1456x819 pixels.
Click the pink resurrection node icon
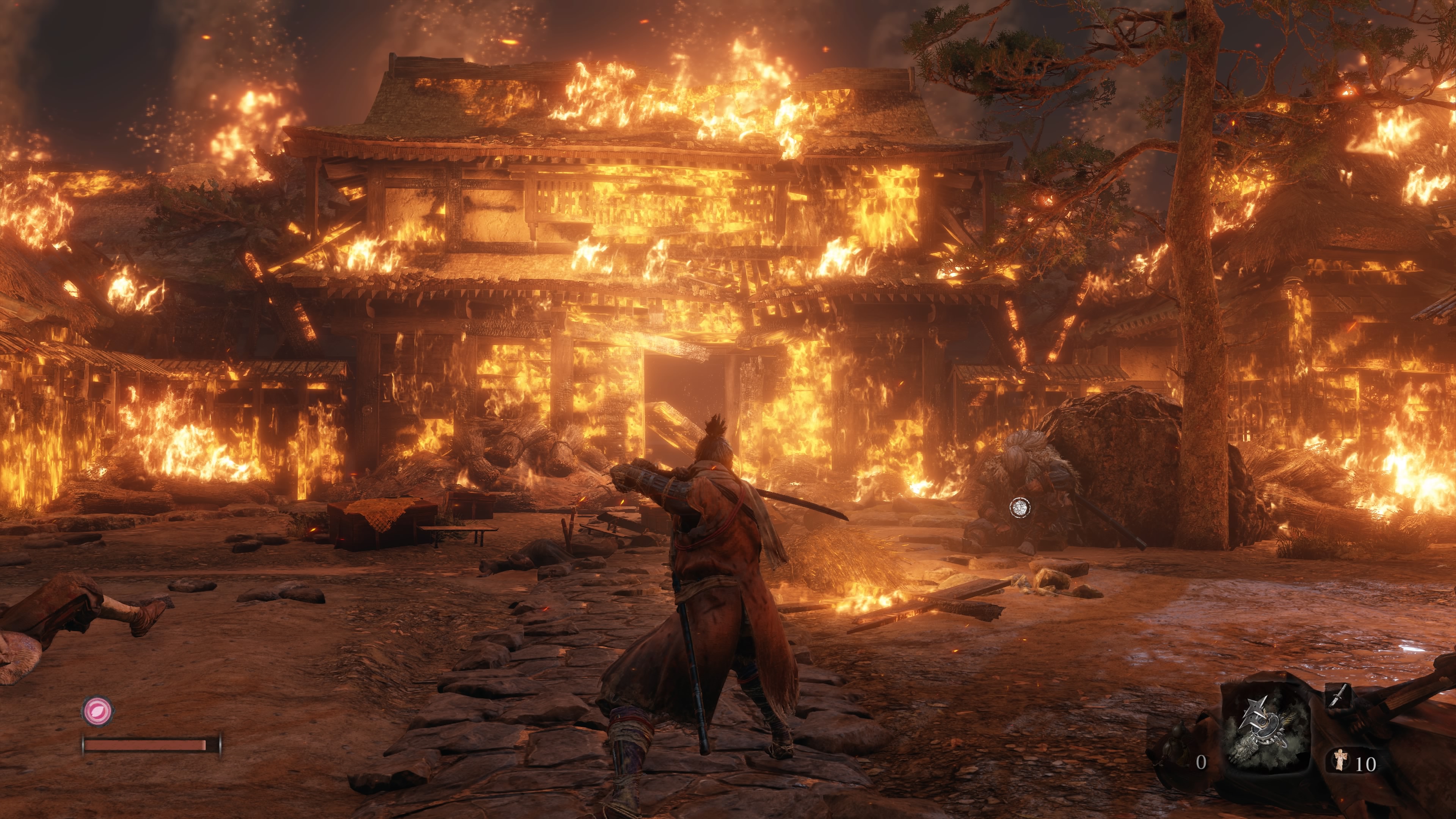[x=98, y=710]
